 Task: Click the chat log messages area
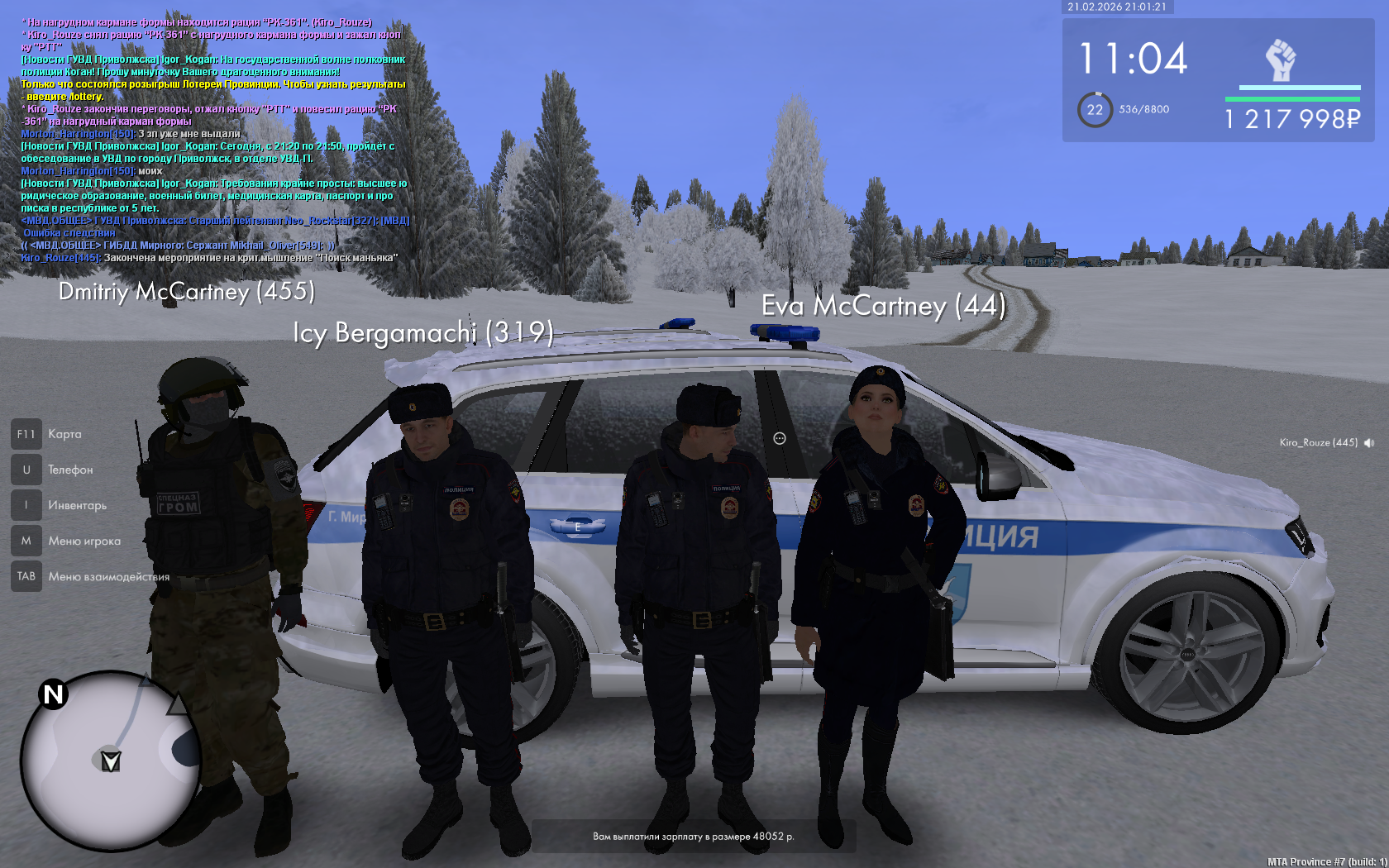215,141
